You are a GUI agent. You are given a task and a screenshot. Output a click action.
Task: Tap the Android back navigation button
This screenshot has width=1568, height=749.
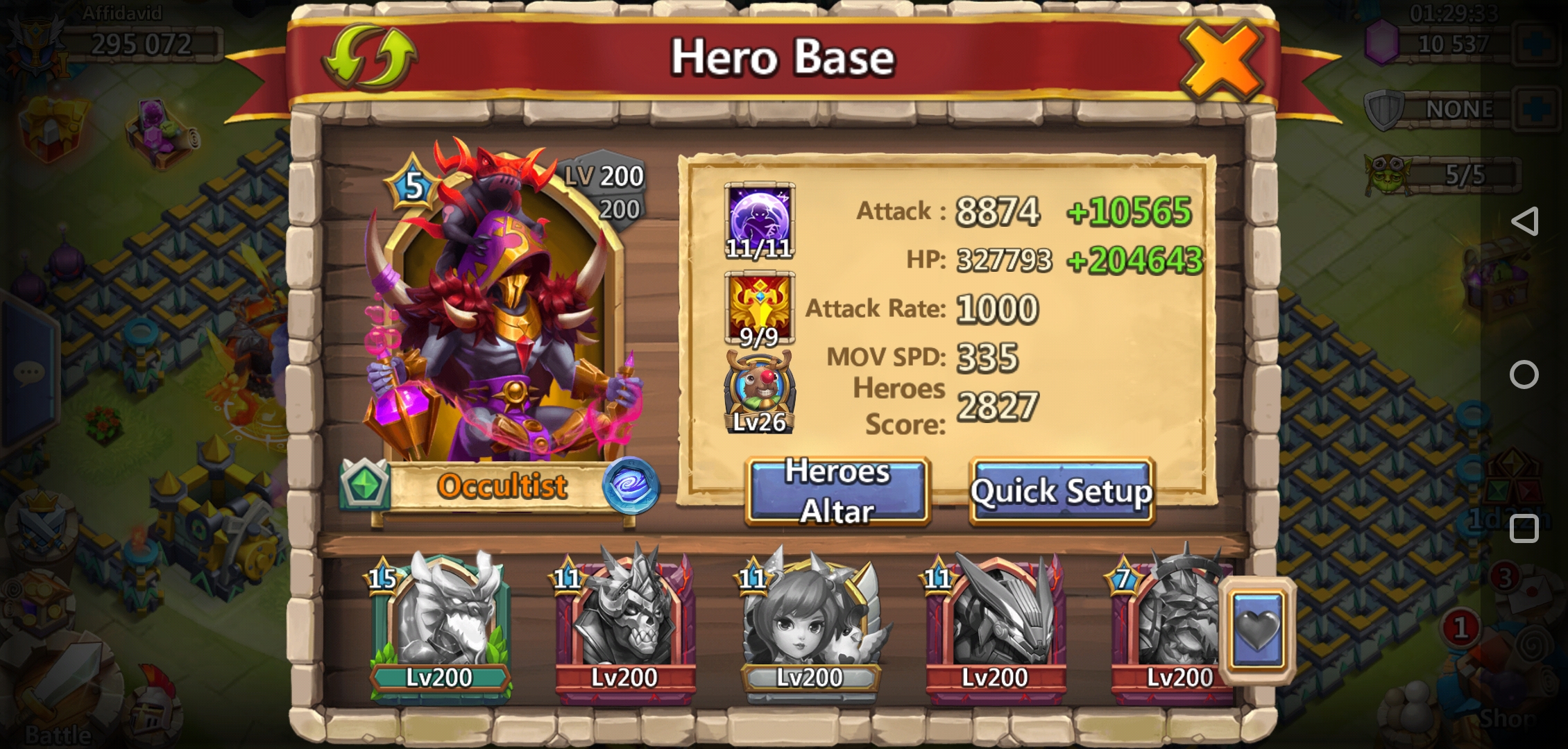point(1524,221)
